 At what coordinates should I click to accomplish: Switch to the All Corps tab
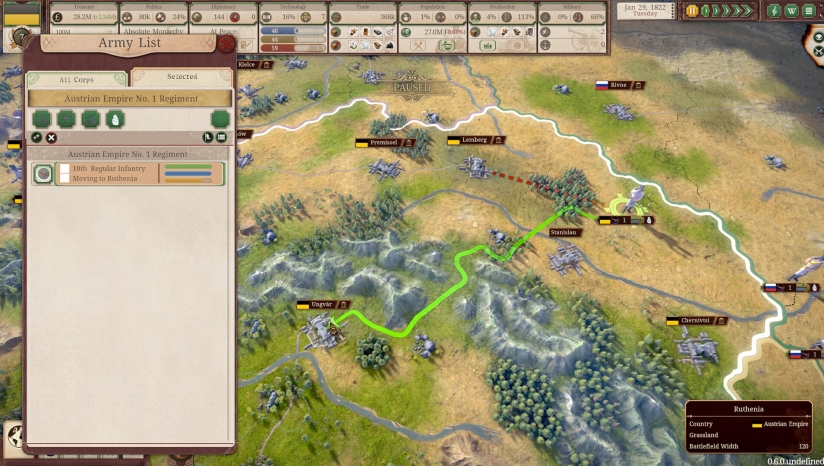pyautogui.click(x=78, y=79)
